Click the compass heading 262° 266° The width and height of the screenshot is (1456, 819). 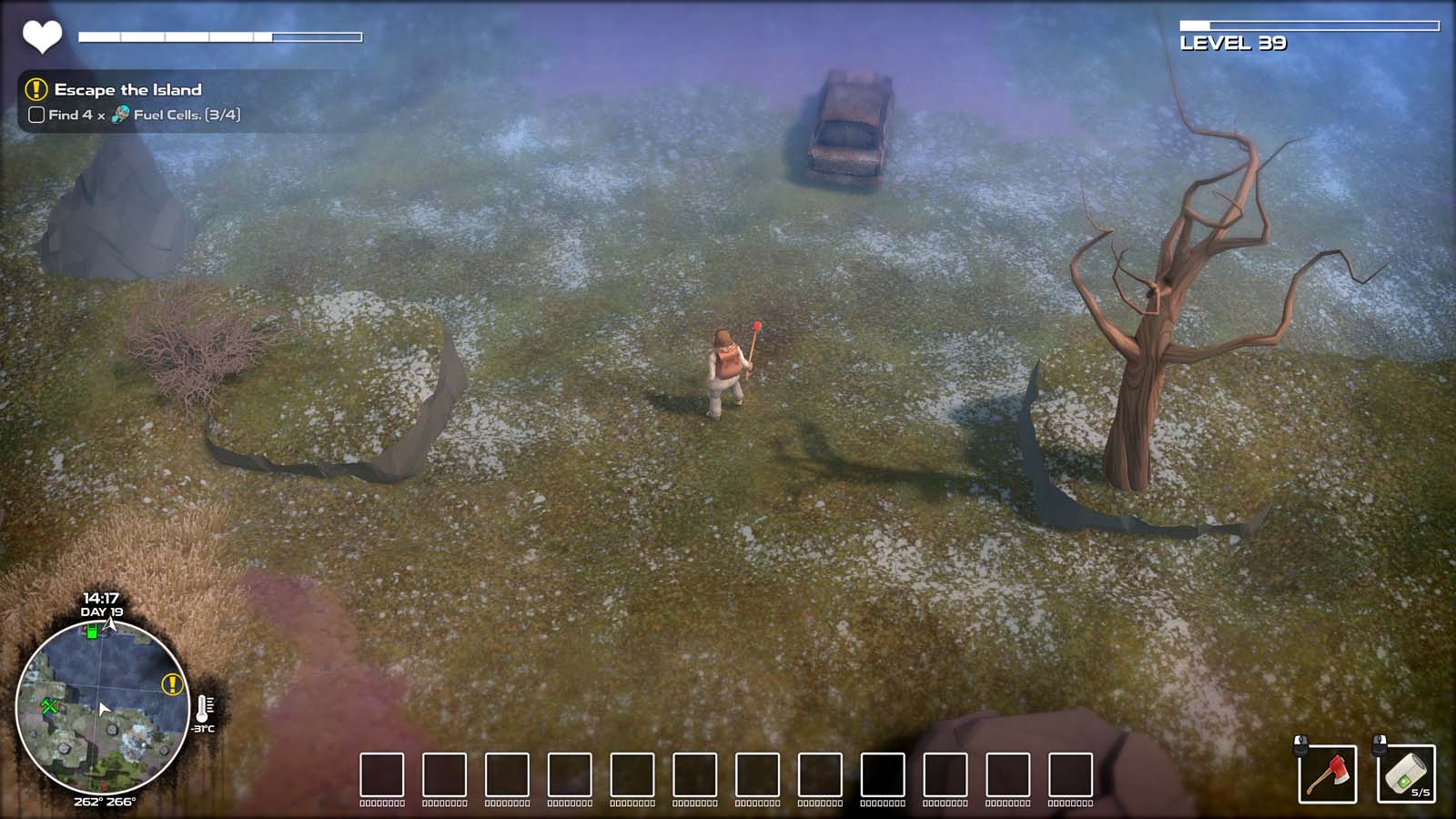point(105,803)
